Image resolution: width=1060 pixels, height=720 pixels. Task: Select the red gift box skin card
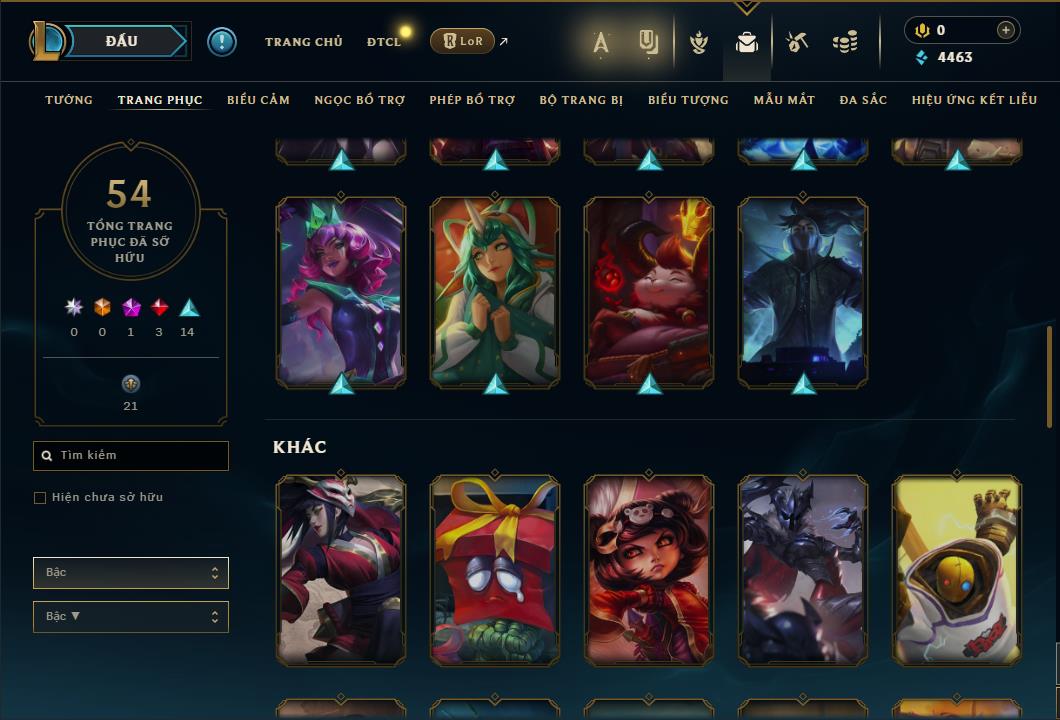[495, 570]
